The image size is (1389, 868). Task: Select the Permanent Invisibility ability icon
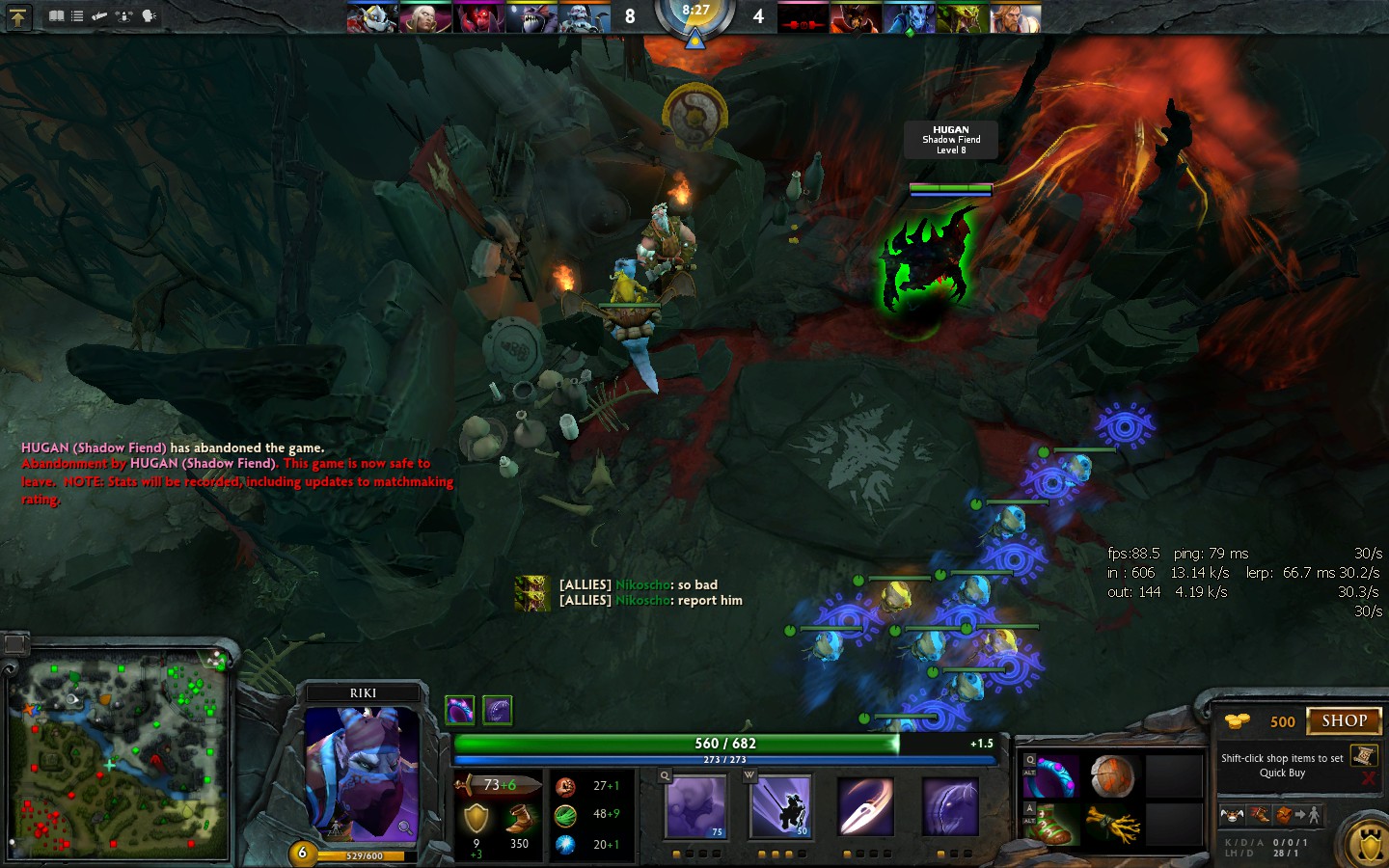pyautogui.click(x=950, y=806)
